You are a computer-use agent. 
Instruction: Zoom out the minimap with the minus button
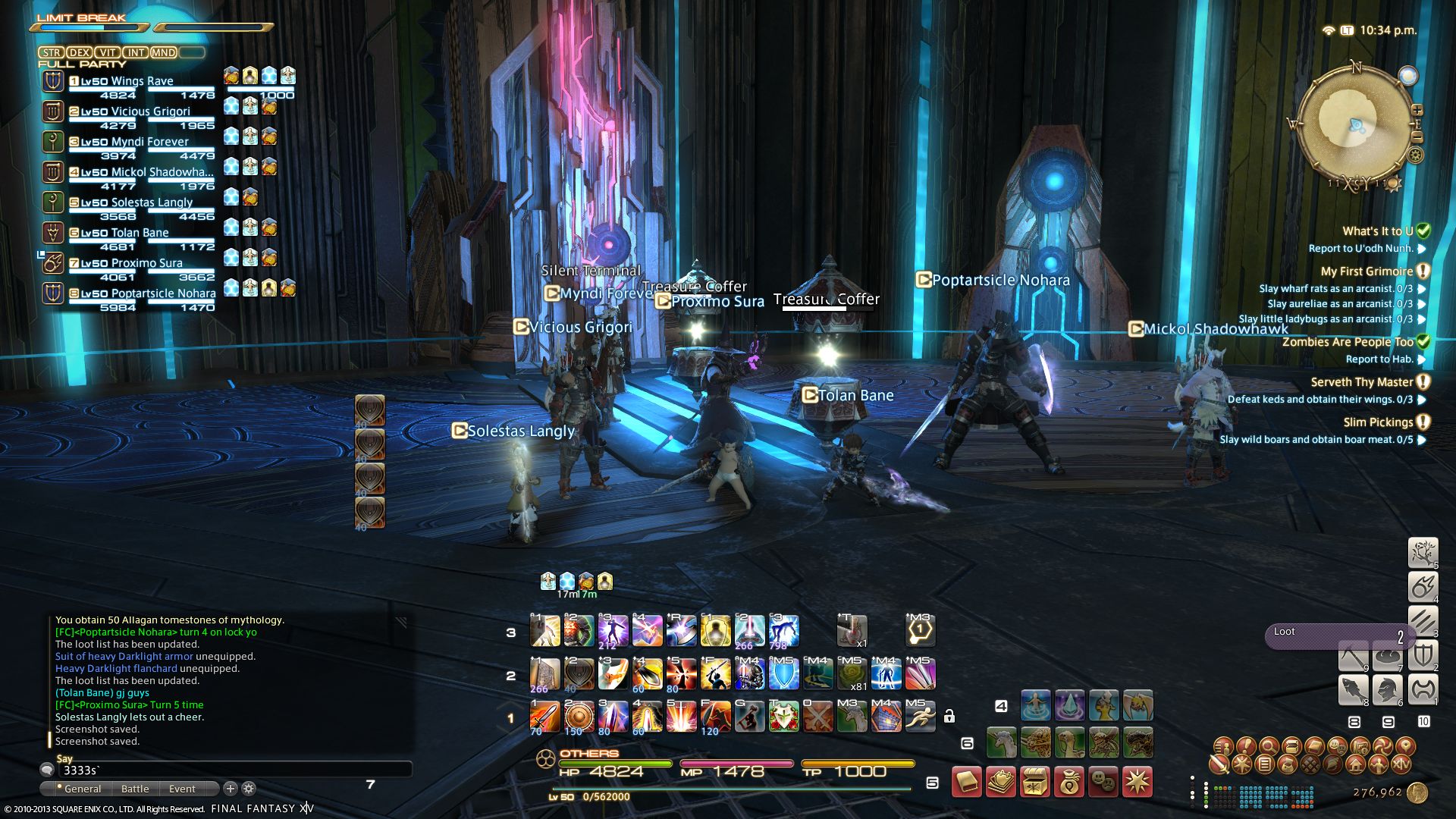[x=1417, y=137]
